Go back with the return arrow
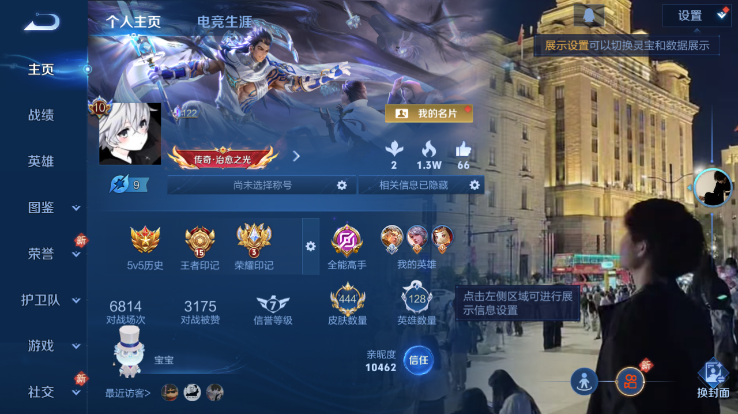 [x=41, y=21]
